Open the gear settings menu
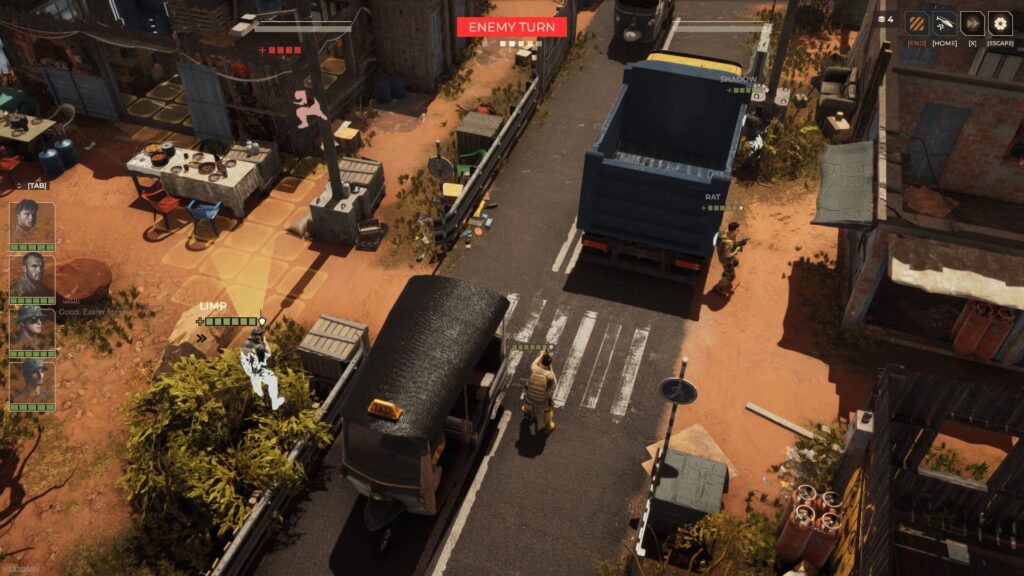 click(x=1000, y=23)
